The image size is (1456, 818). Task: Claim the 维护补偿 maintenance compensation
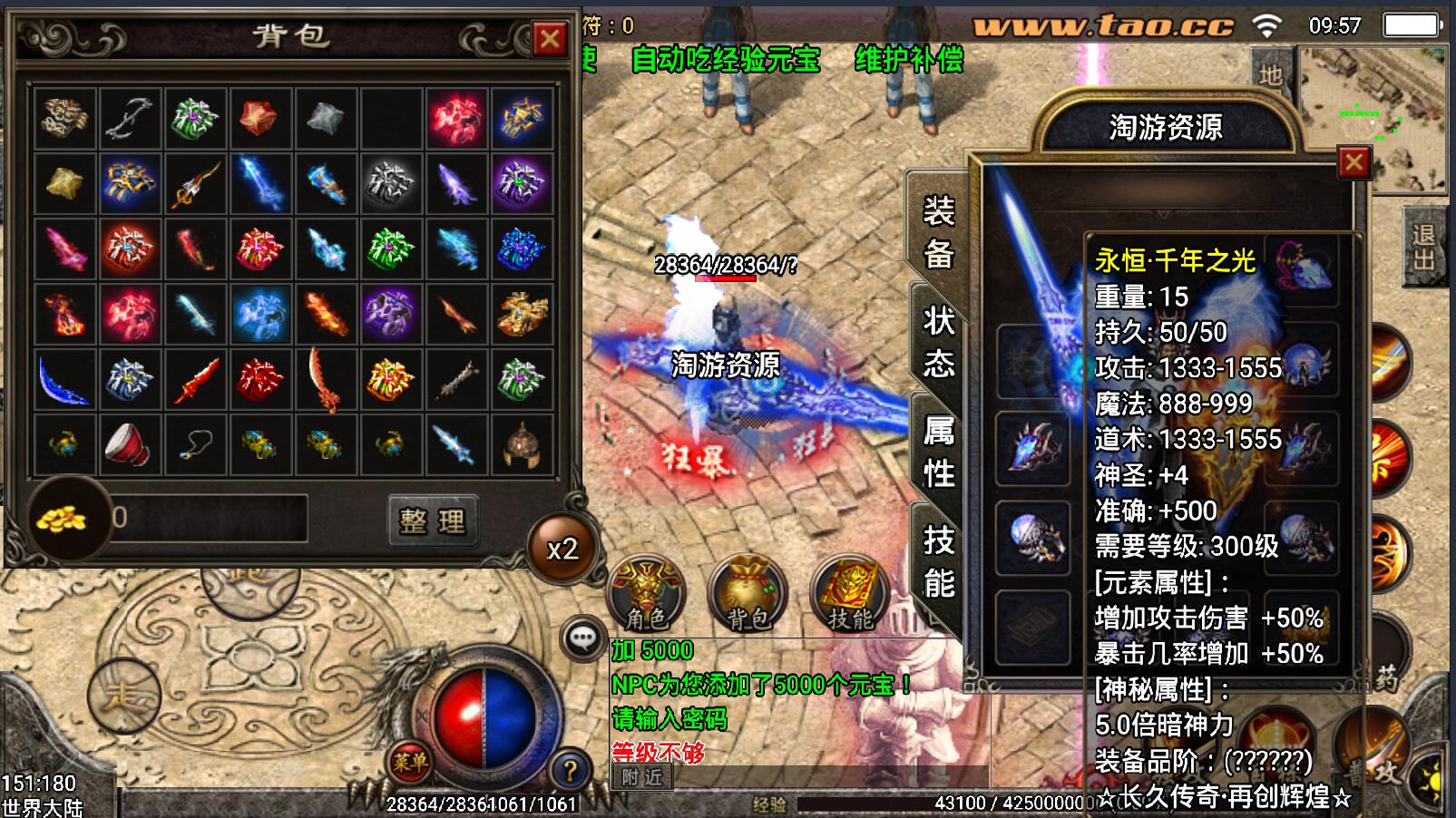(x=909, y=60)
